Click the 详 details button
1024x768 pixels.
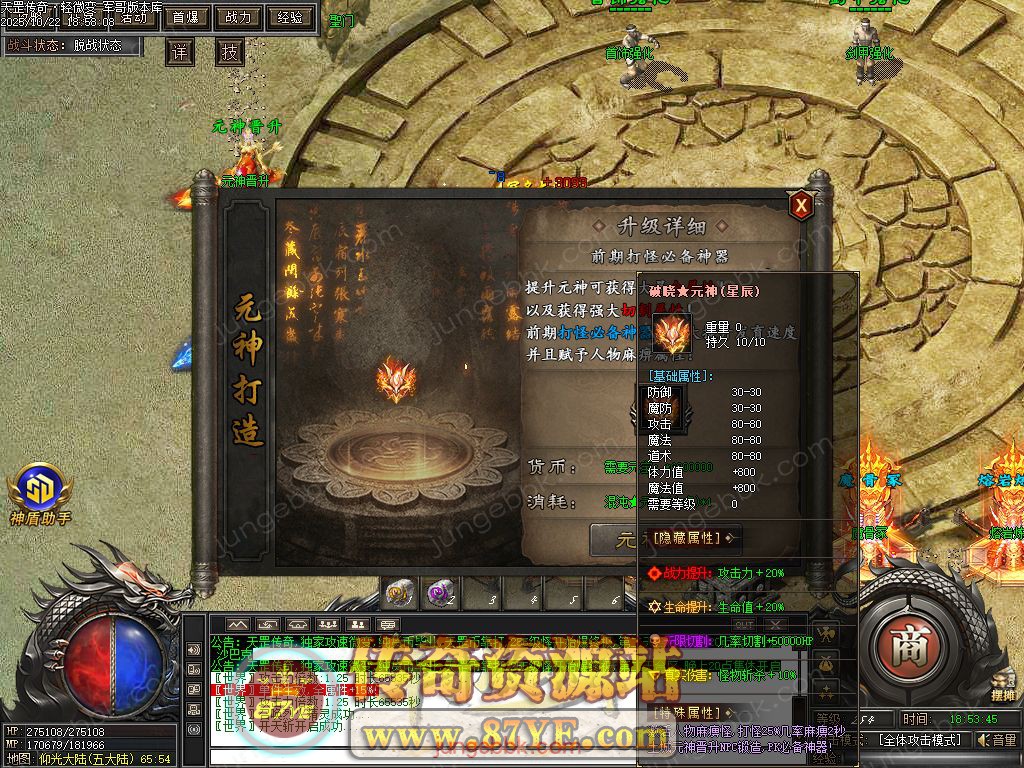tap(179, 52)
